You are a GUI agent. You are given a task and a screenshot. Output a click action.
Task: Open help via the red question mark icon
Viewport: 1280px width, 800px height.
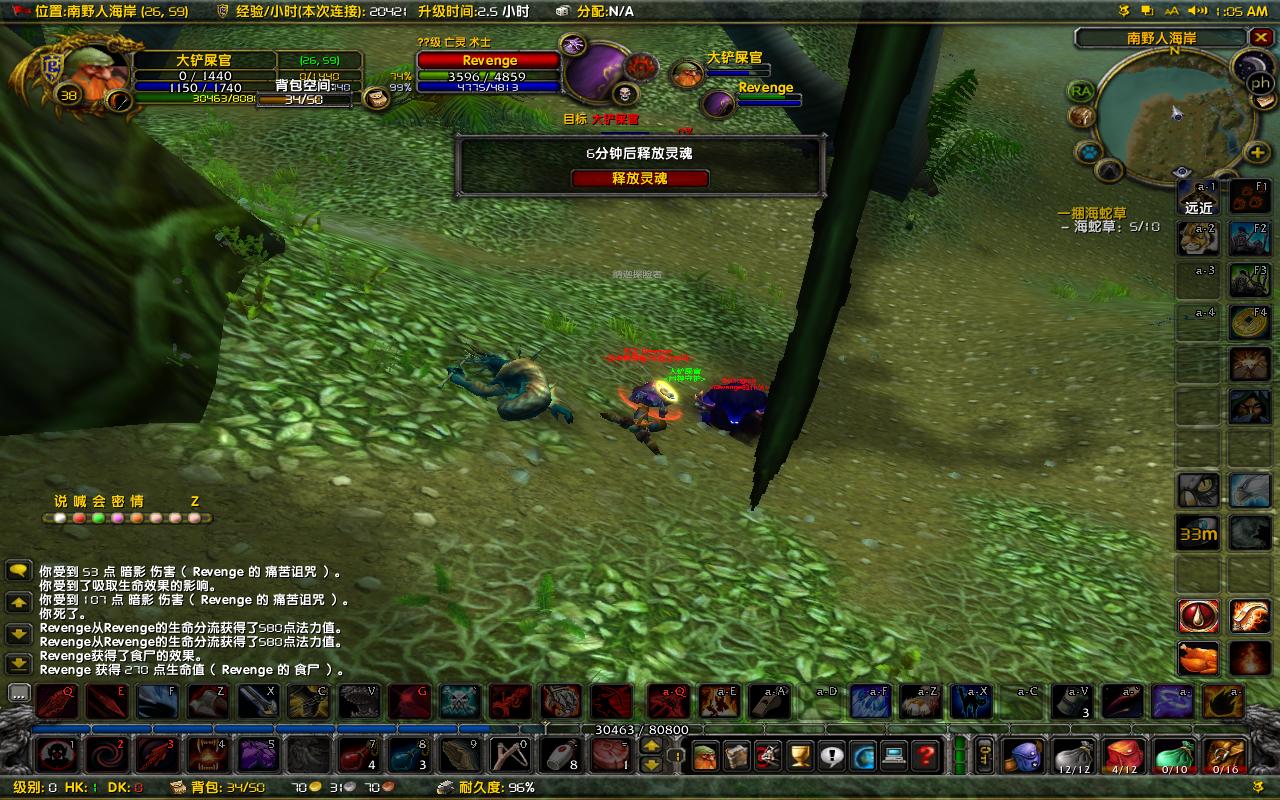[x=925, y=756]
